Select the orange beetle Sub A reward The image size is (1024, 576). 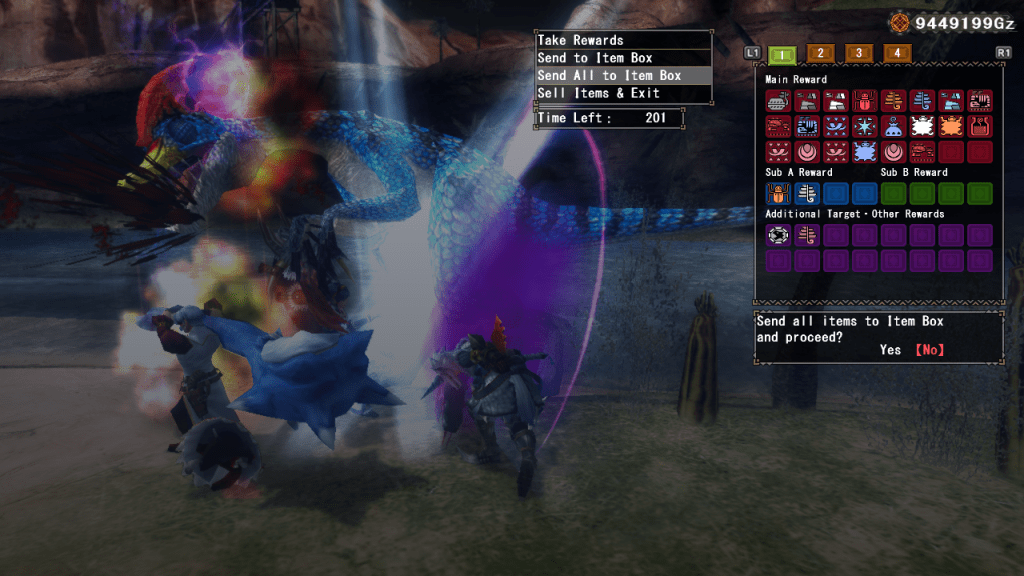(778, 193)
